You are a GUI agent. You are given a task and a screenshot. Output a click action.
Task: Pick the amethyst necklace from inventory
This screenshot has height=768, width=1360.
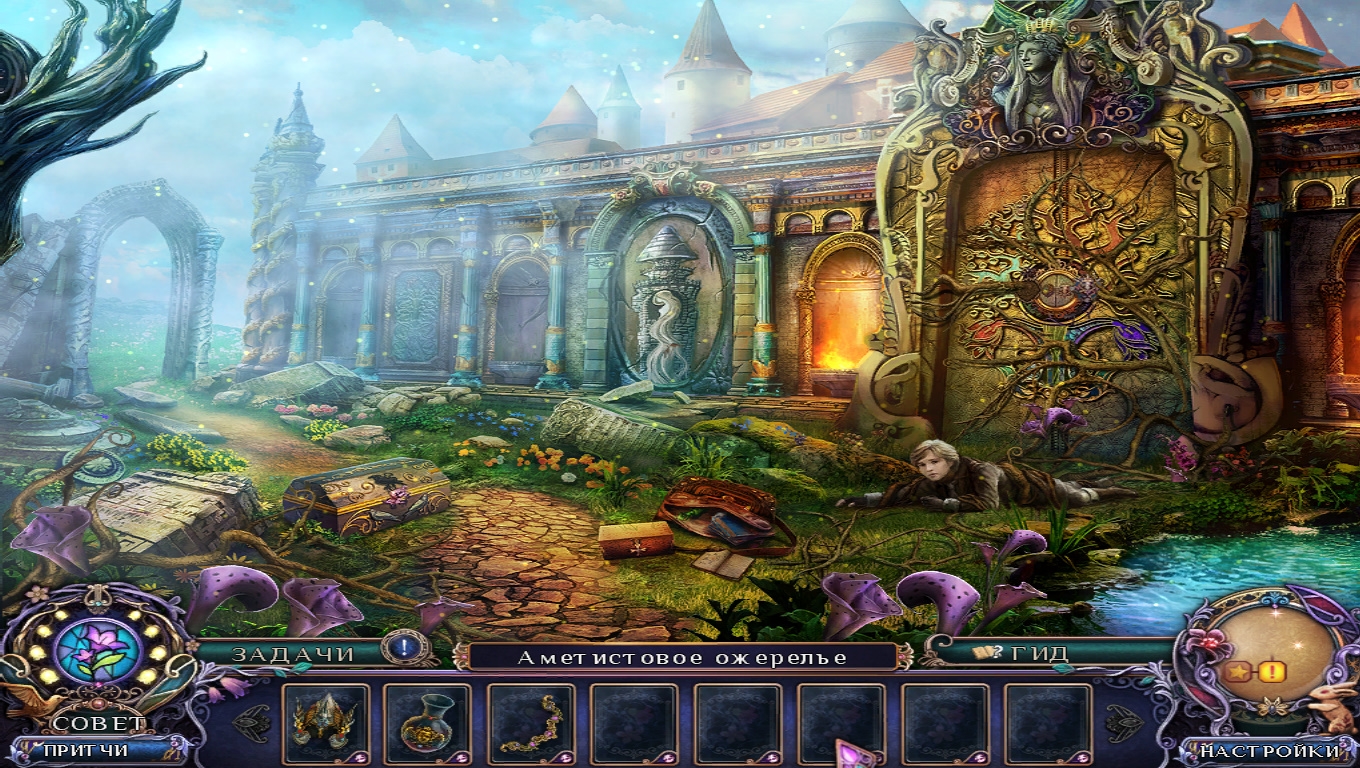(x=530, y=723)
